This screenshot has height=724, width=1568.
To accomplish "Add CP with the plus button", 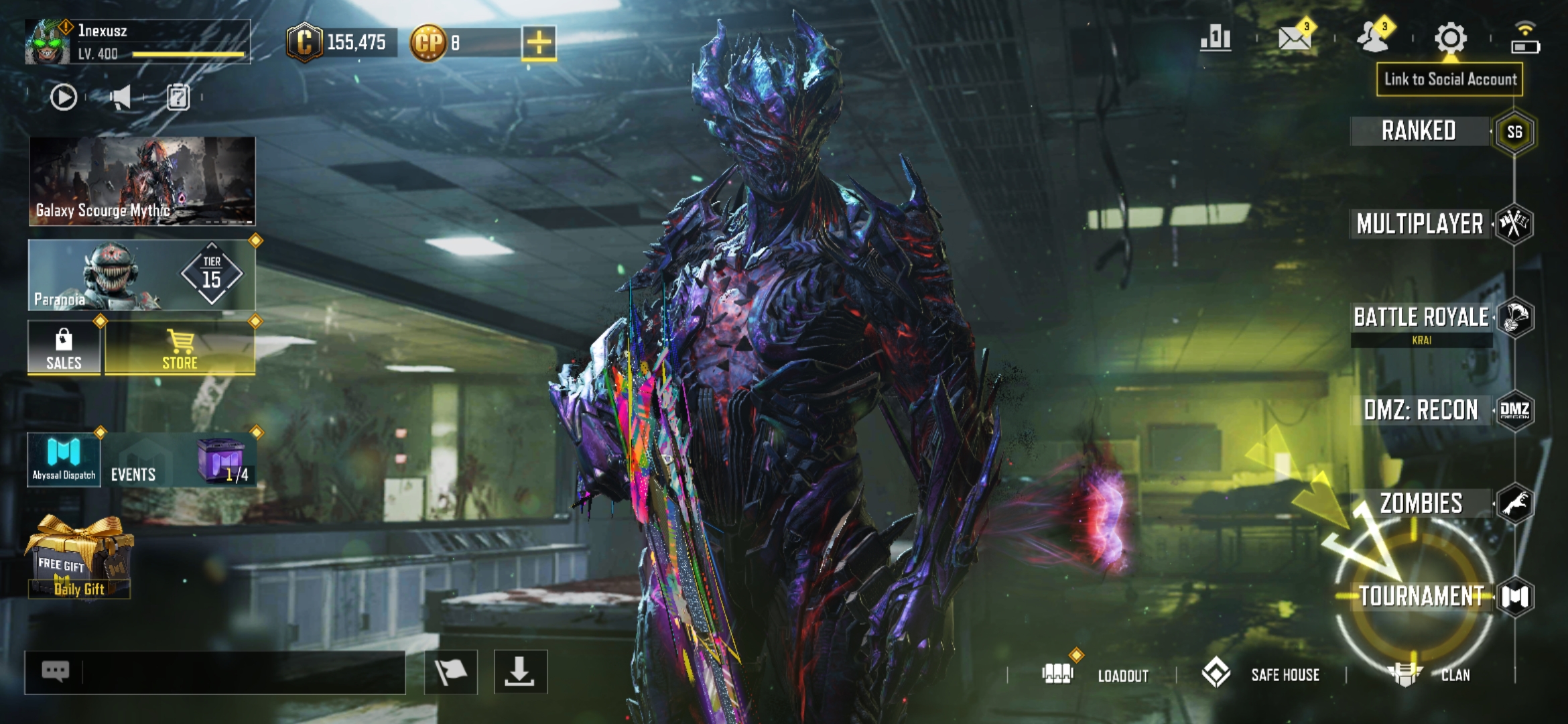I will pyautogui.click(x=539, y=43).
